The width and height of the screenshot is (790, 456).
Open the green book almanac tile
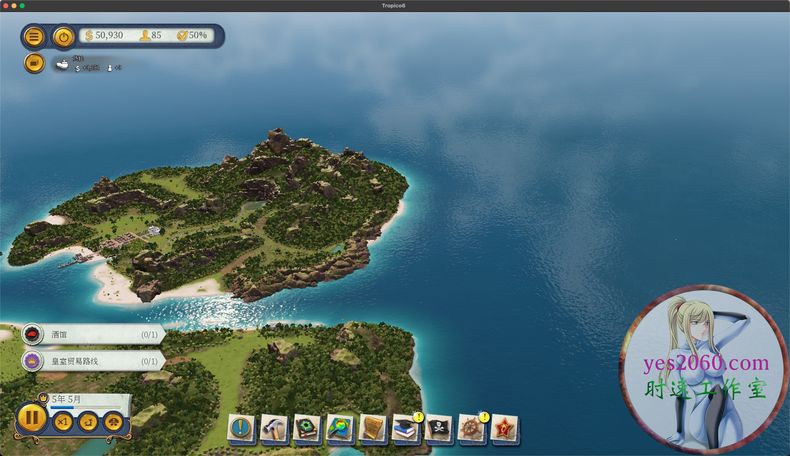tap(307, 428)
